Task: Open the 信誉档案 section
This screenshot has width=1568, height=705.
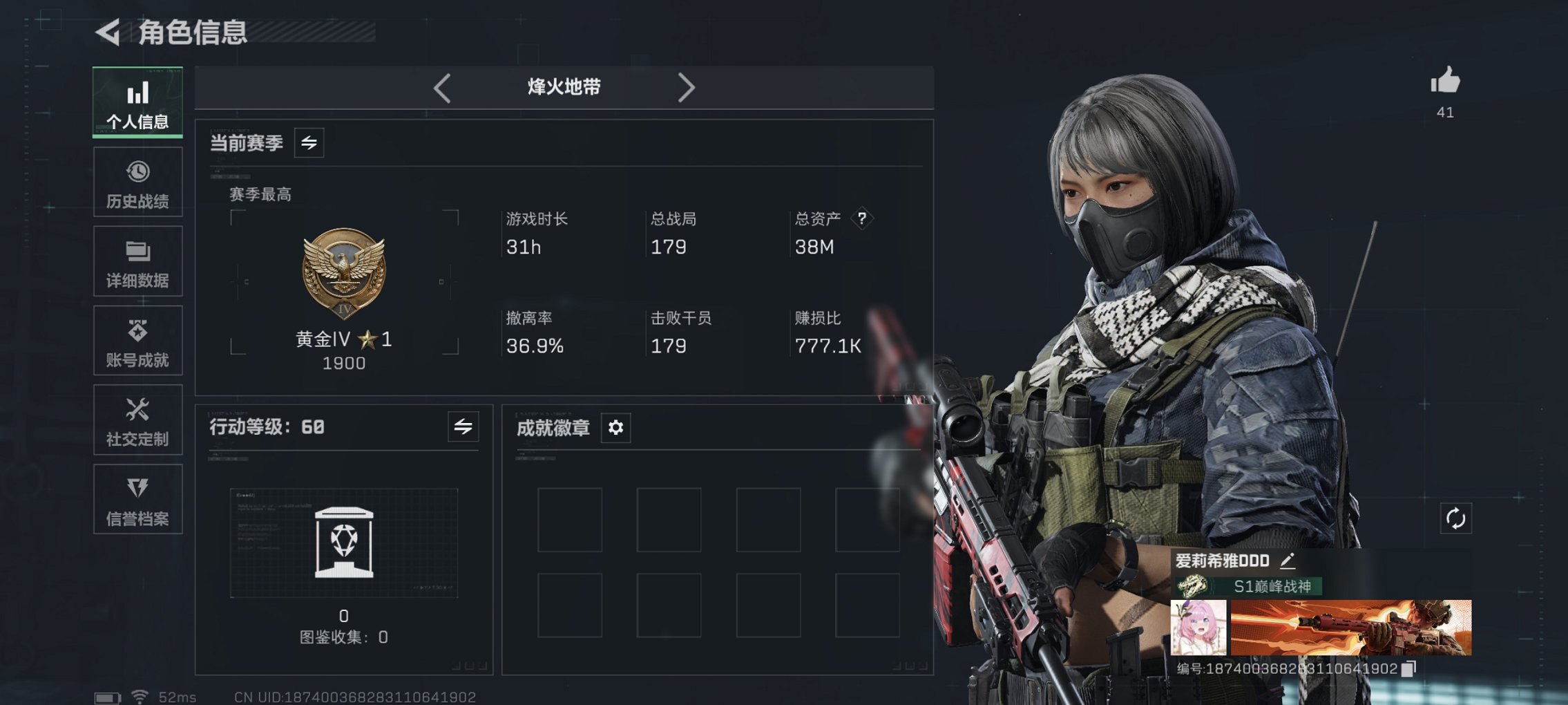Action: click(137, 500)
